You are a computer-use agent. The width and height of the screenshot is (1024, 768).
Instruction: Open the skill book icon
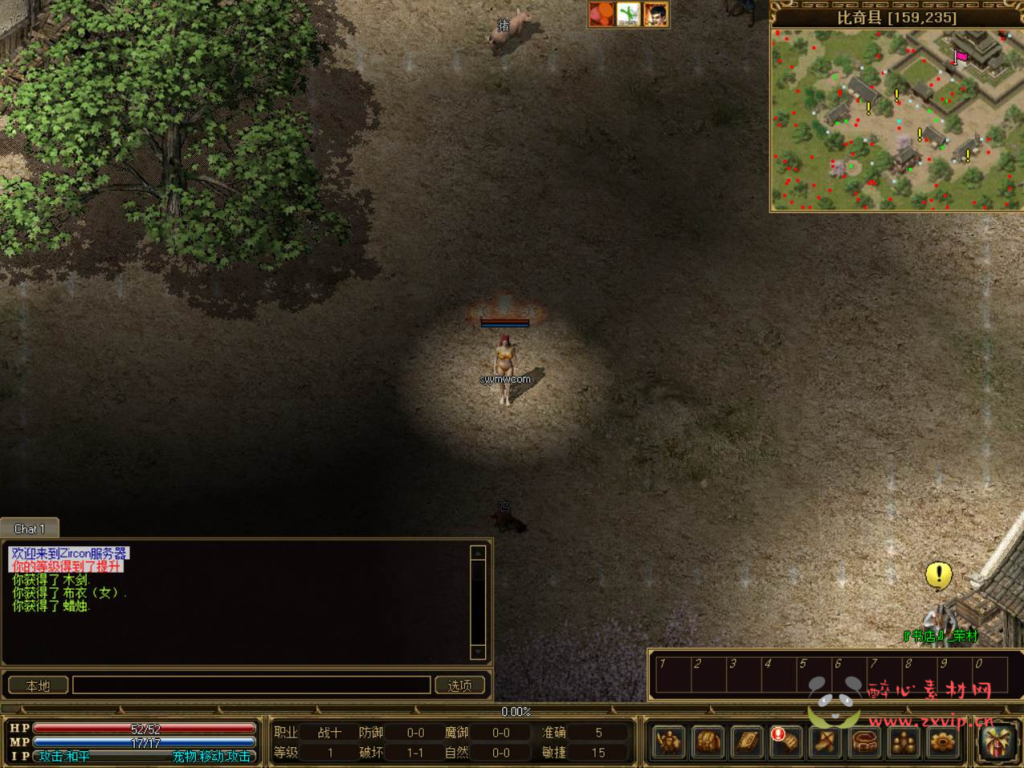point(747,741)
